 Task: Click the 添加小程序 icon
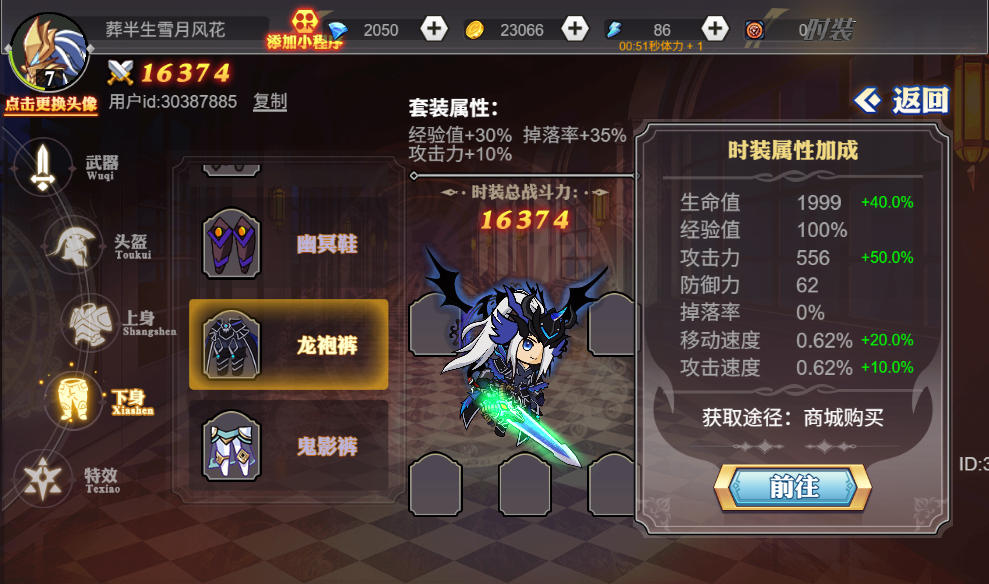(x=303, y=29)
